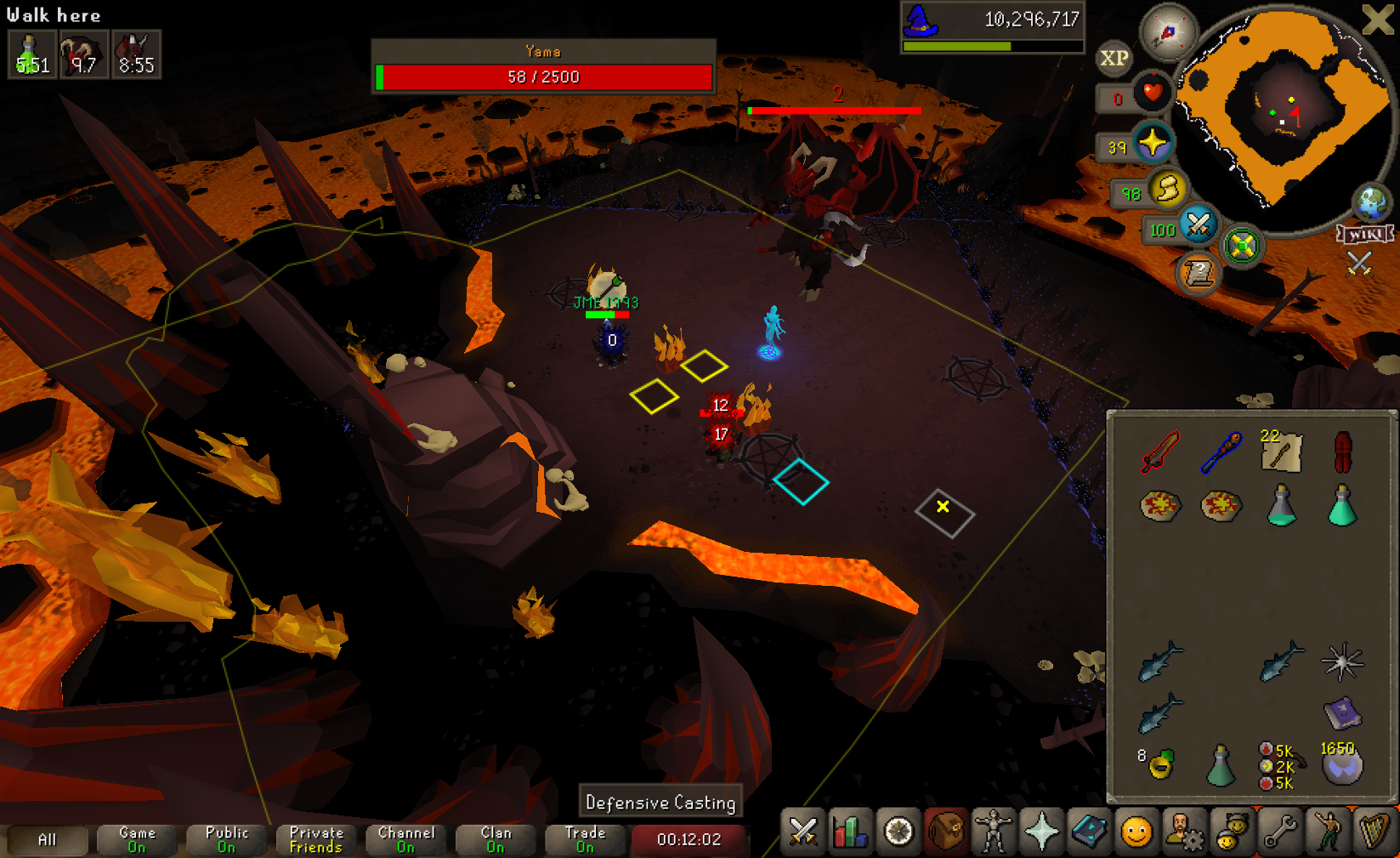The width and height of the screenshot is (1400, 858).
Task: Open the Magic spellbook tab
Action: 1088,832
